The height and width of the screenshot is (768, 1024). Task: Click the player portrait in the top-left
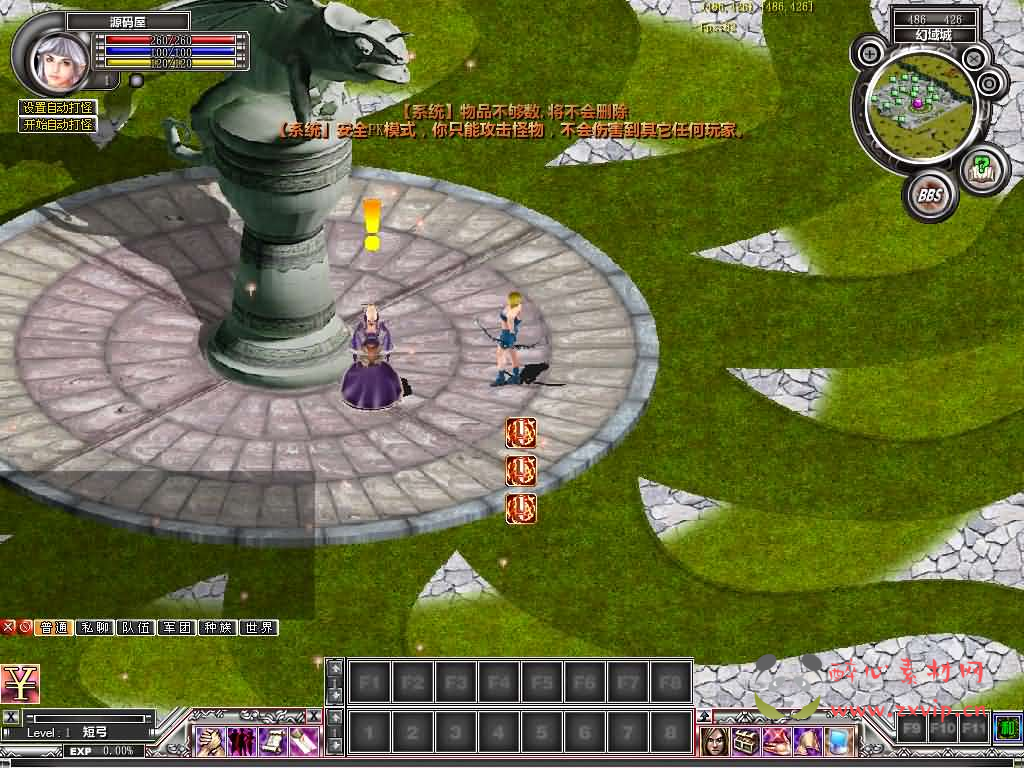point(52,58)
